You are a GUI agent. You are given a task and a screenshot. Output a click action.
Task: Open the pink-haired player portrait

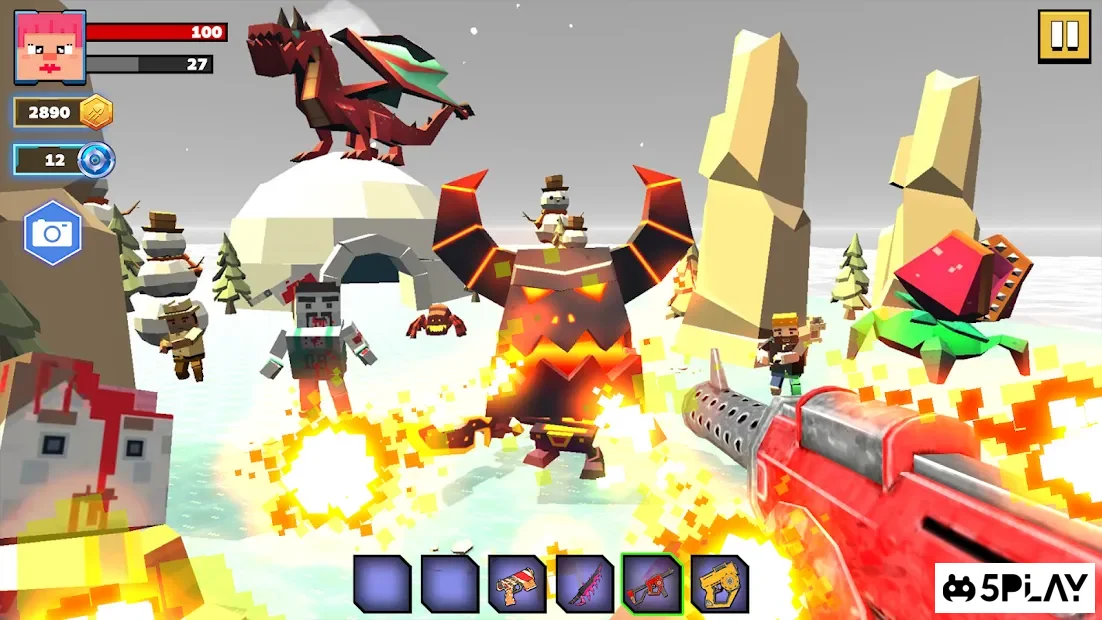(50, 46)
